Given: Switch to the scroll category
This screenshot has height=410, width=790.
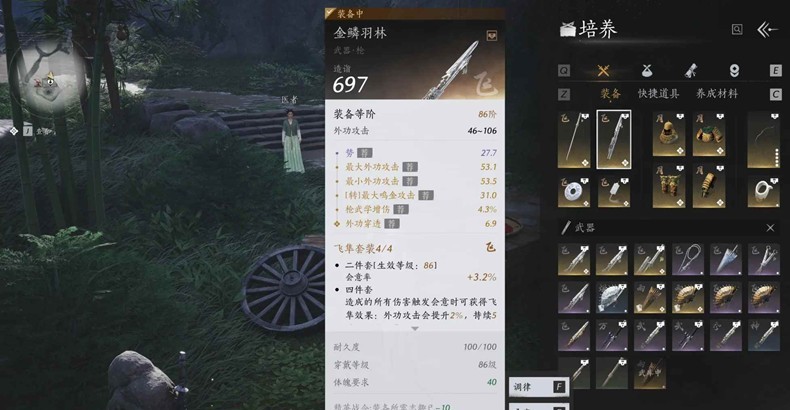Looking at the screenshot, I should (x=691, y=70).
